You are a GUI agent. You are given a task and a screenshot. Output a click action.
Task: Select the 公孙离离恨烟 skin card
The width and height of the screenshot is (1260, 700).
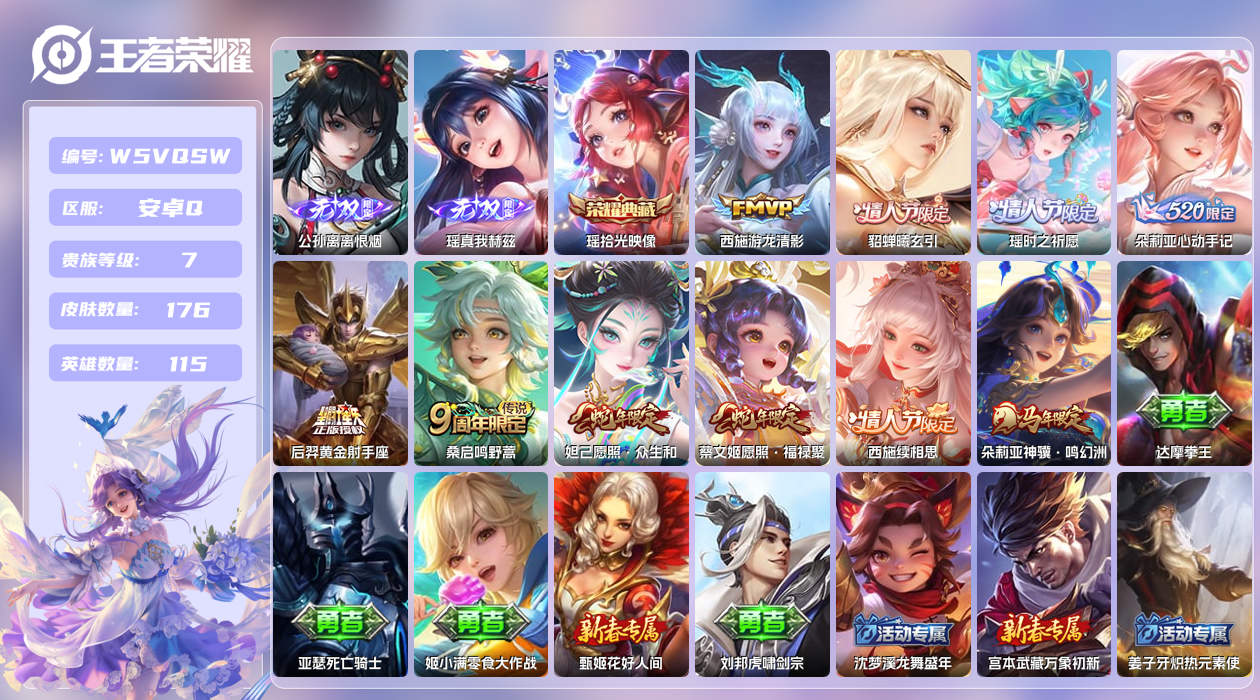[x=340, y=152]
